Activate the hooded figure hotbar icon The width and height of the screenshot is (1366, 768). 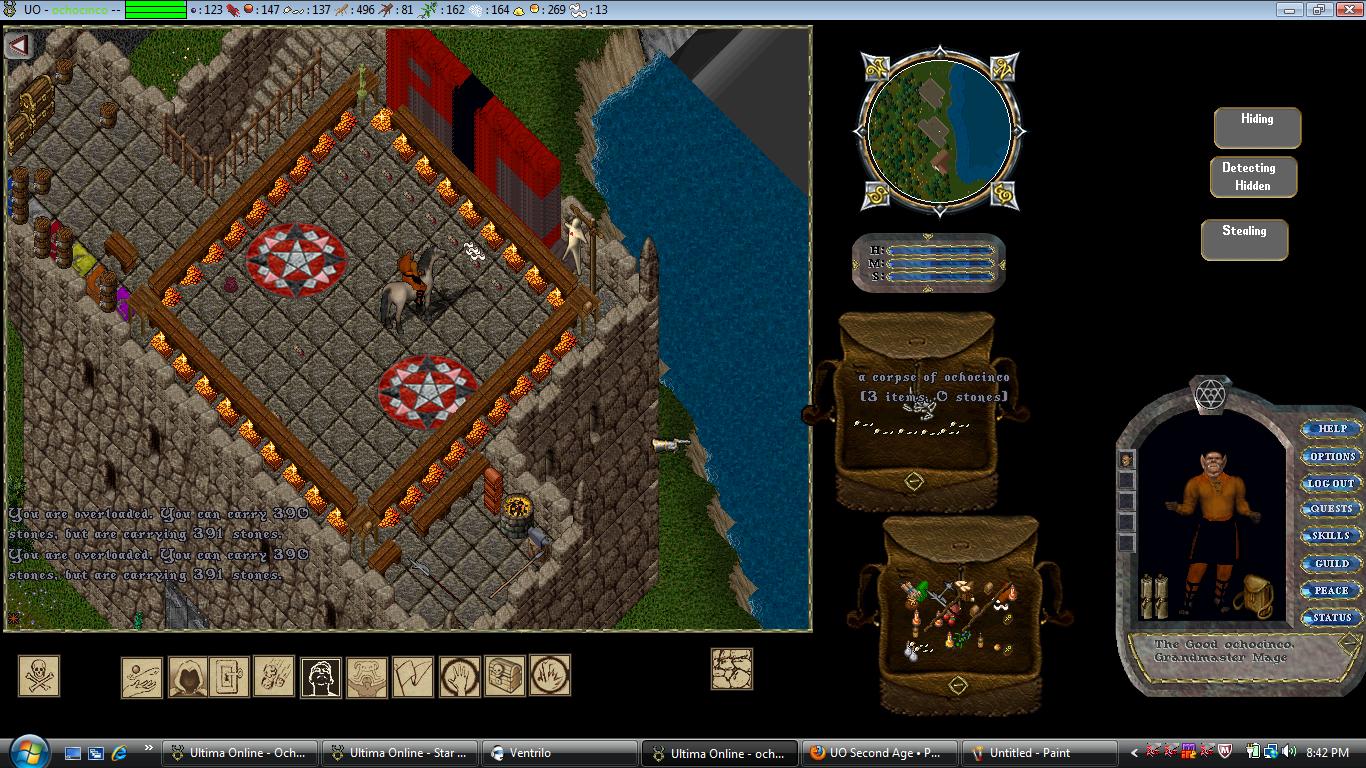pyautogui.click(x=187, y=677)
